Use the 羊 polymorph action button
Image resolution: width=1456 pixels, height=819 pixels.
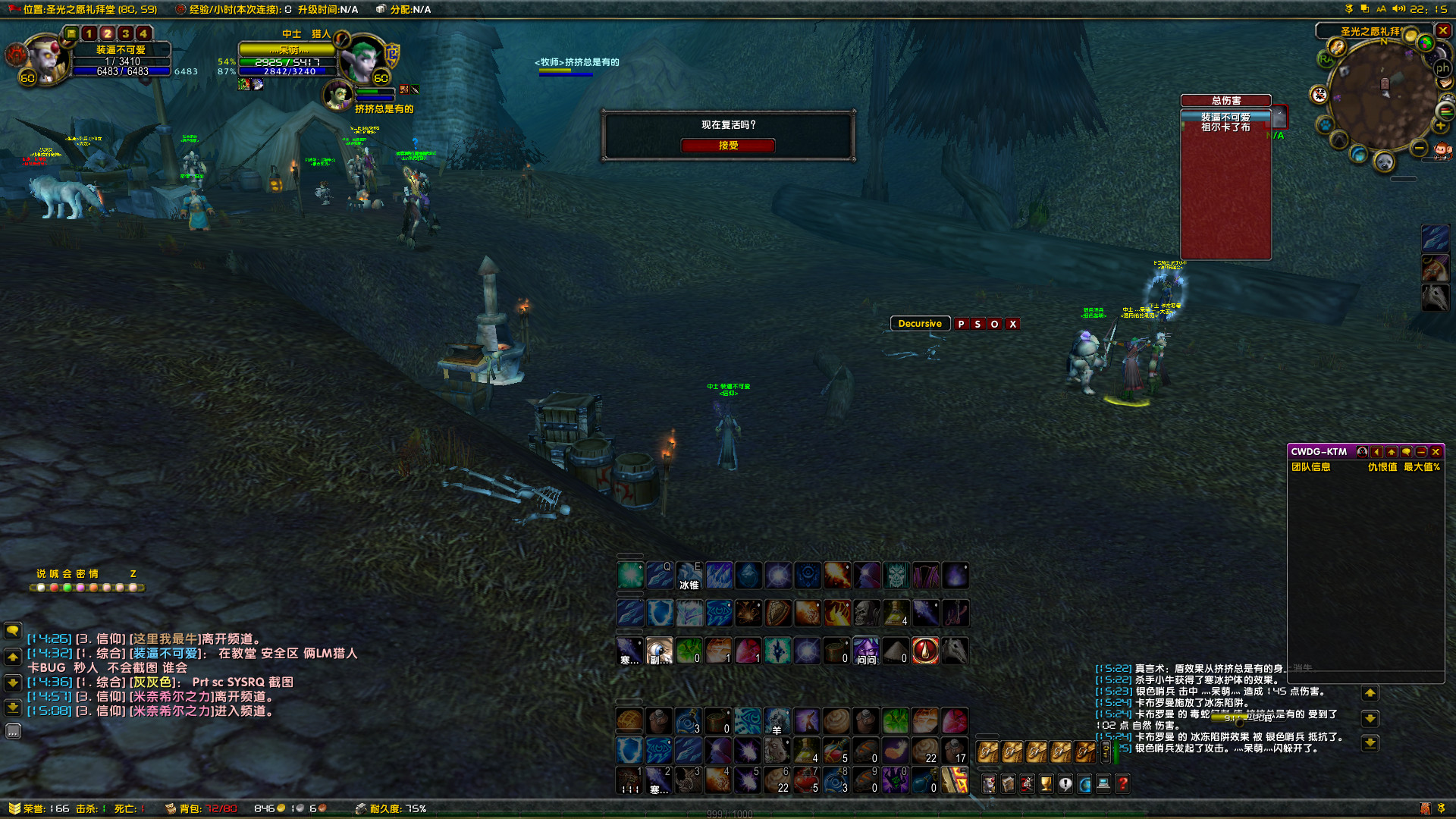pyautogui.click(x=777, y=720)
